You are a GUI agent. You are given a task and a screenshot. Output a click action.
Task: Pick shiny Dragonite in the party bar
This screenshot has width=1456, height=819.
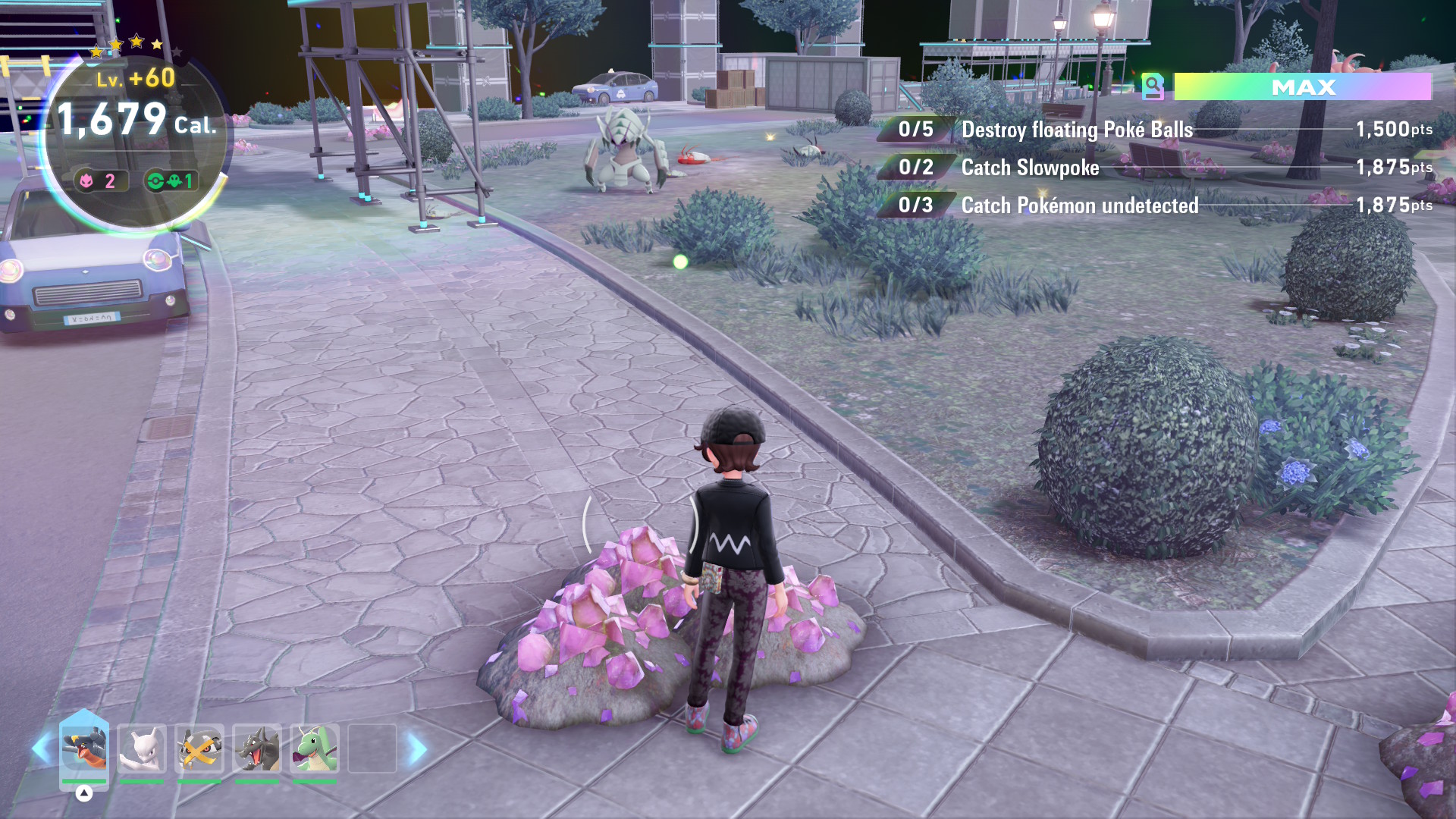[315, 748]
